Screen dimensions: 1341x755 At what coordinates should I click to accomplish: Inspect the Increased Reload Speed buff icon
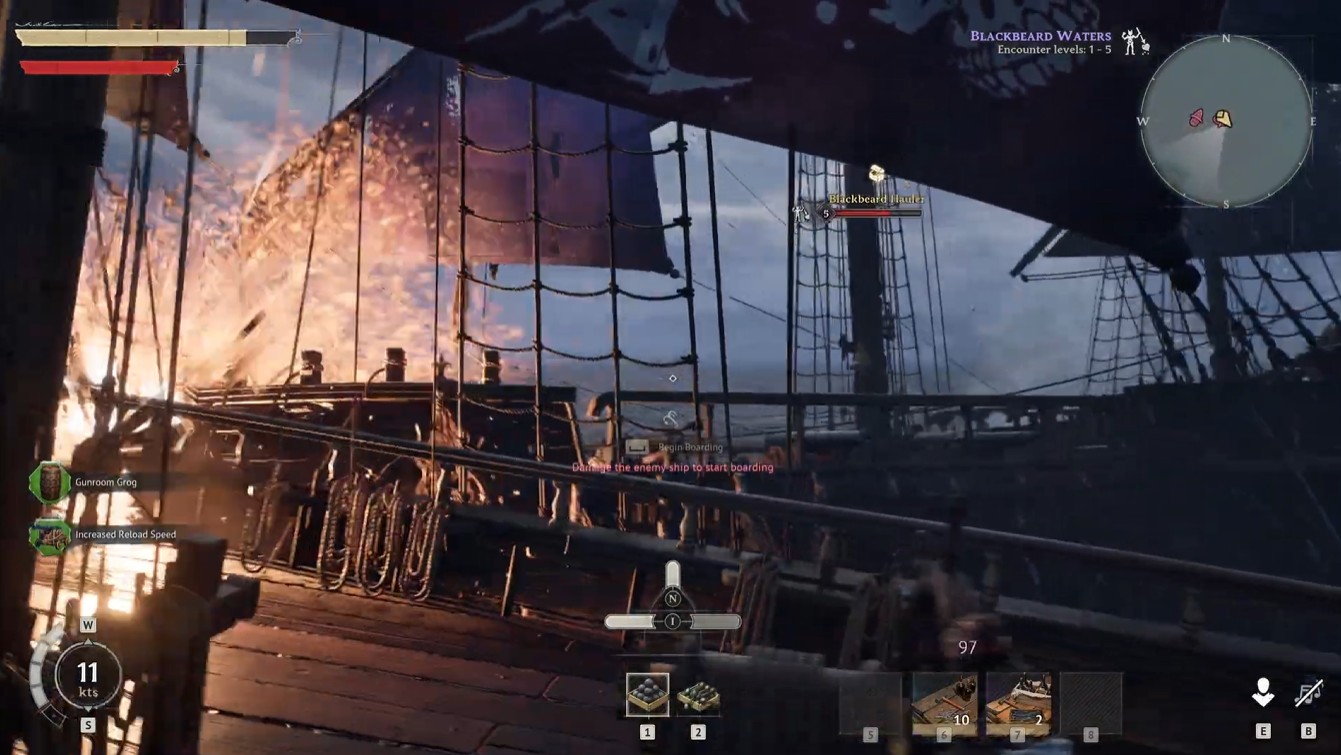point(49,536)
